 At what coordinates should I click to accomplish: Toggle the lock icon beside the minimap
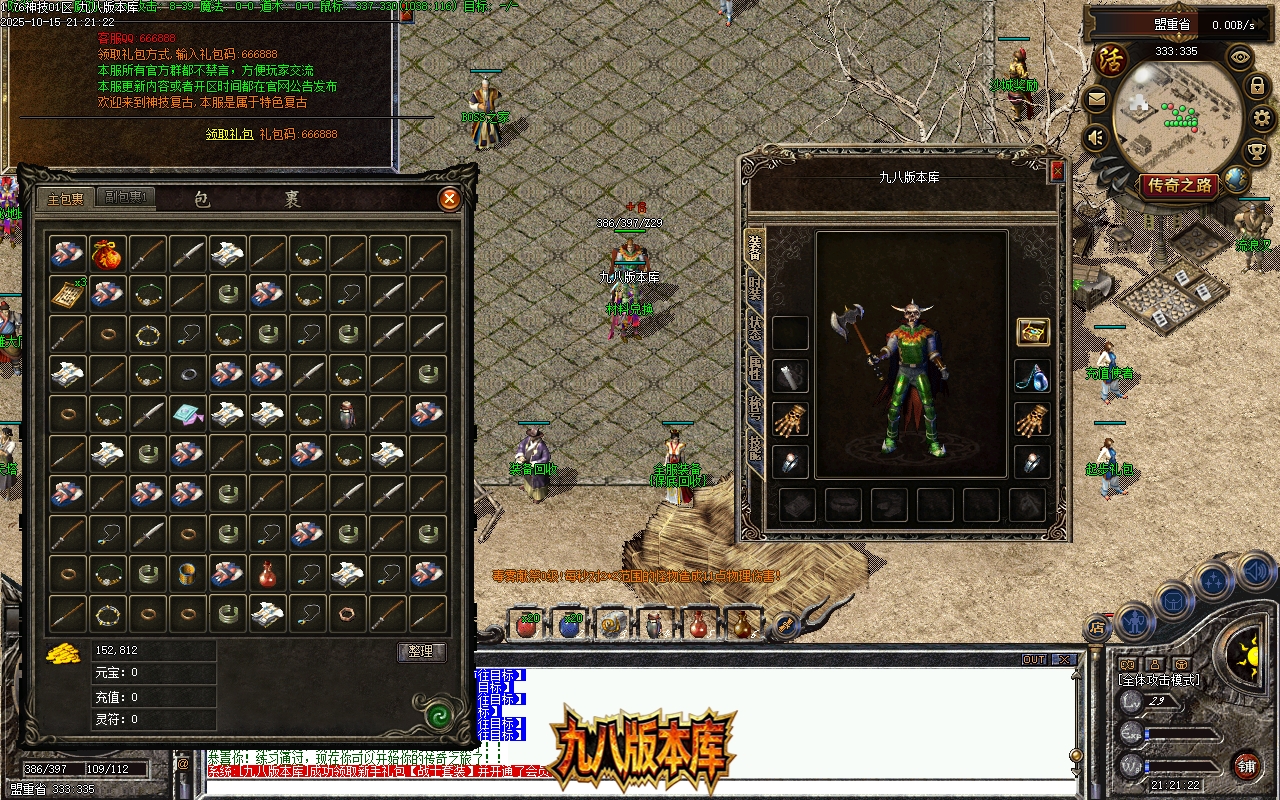coord(1257,86)
